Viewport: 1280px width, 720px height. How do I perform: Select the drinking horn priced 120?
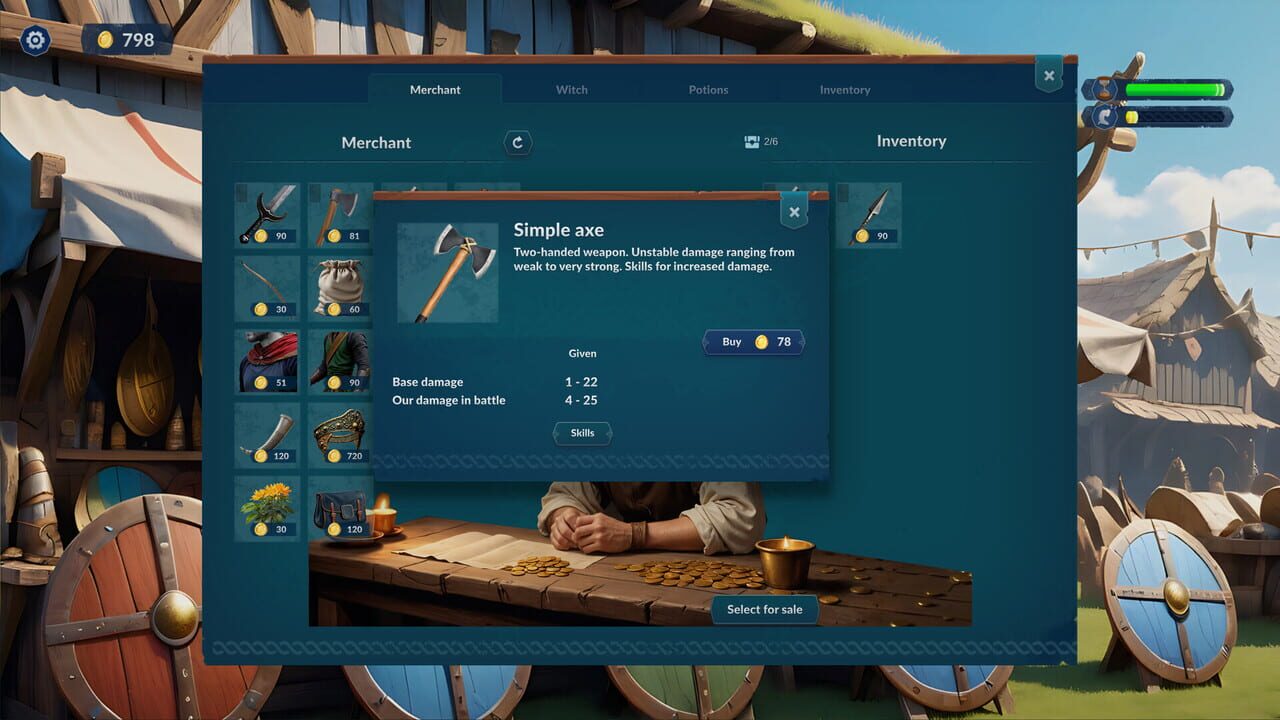click(266, 433)
